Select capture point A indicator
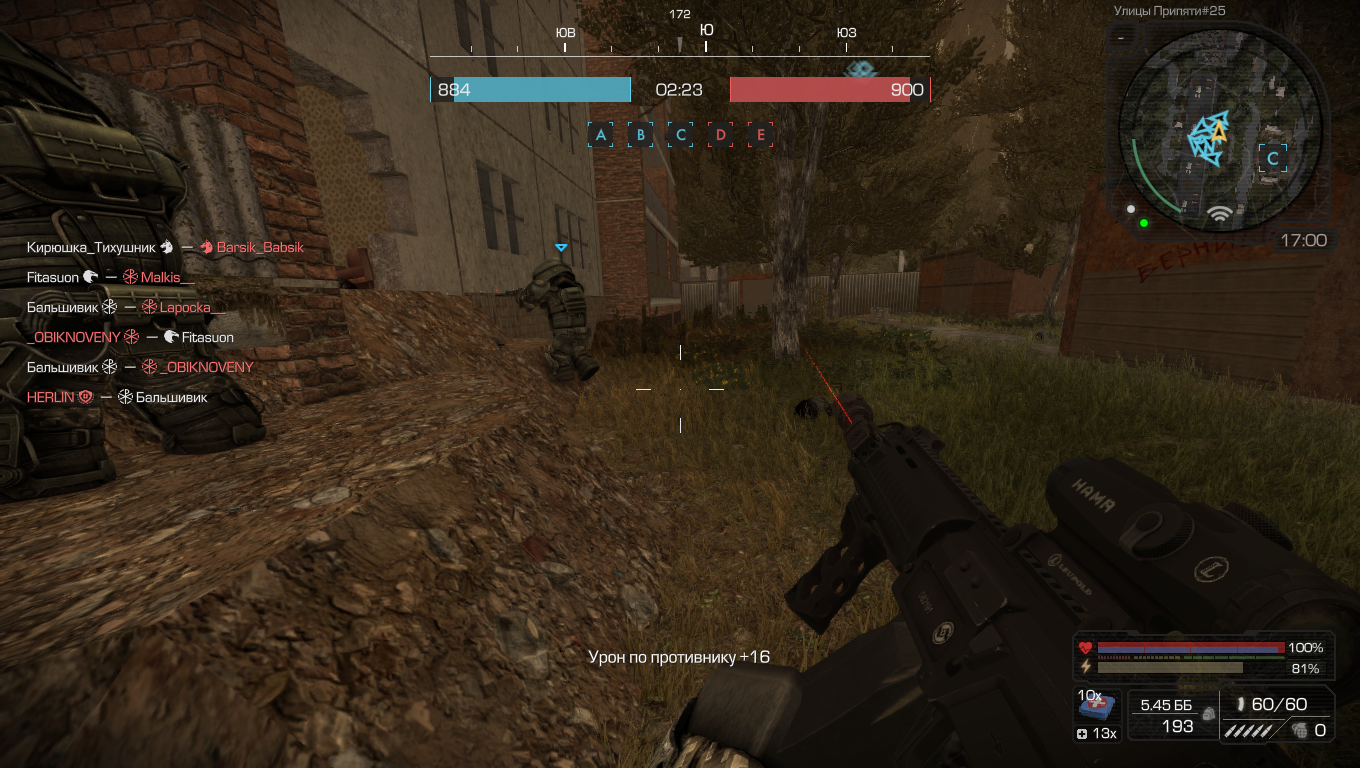This screenshot has height=768, width=1360. (601, 135)
